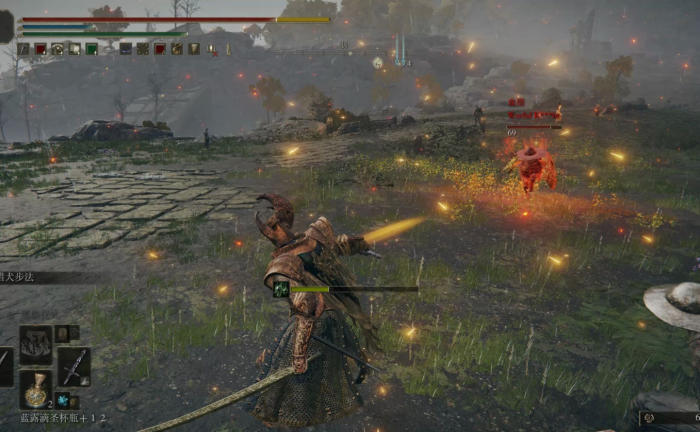
Task: Click the green square buff status icon
Action: pyautogui.click(x=91, y=48)
